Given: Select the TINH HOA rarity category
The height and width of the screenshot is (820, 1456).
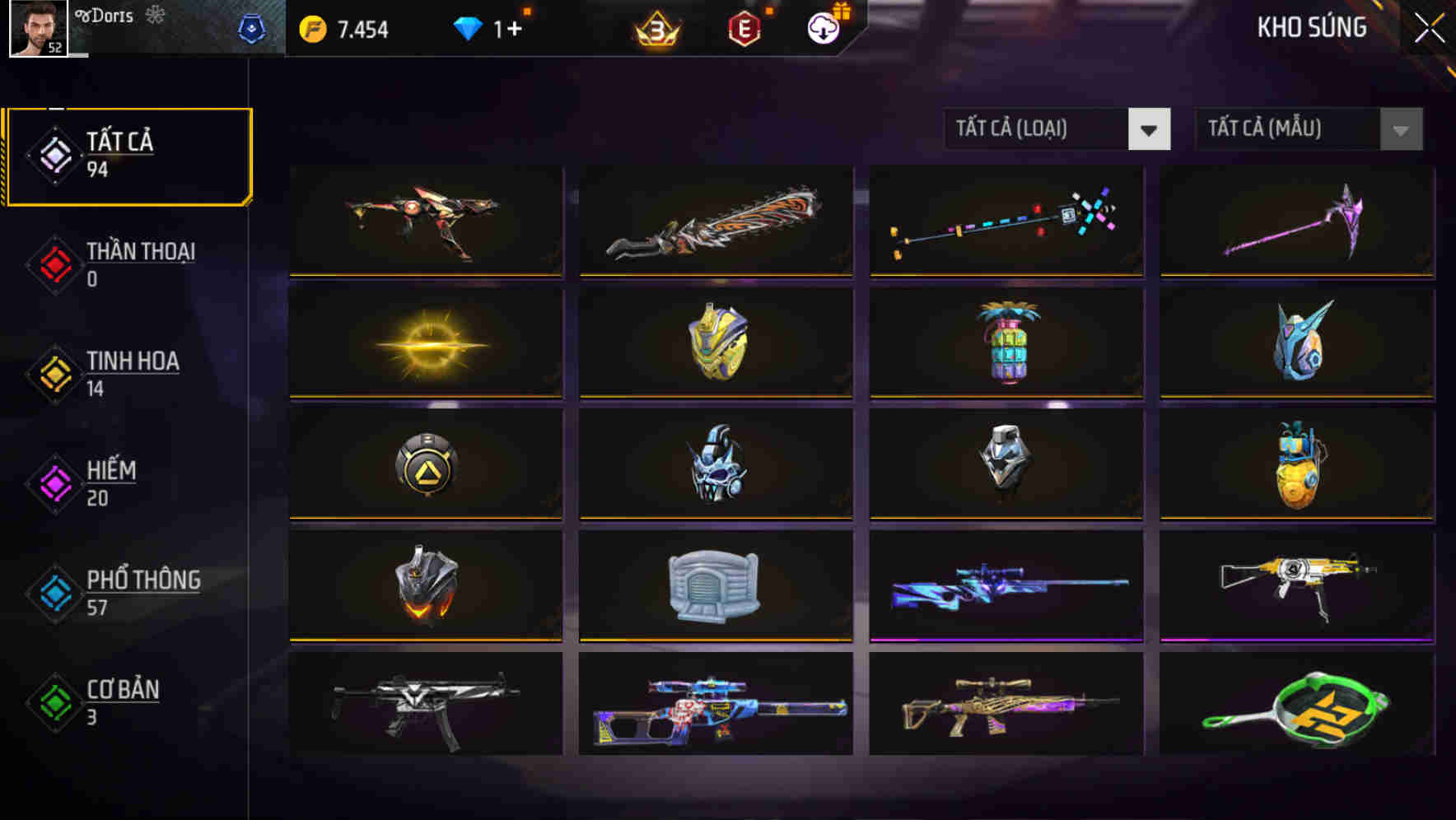Looking at the screenshot, I should 133,373.
